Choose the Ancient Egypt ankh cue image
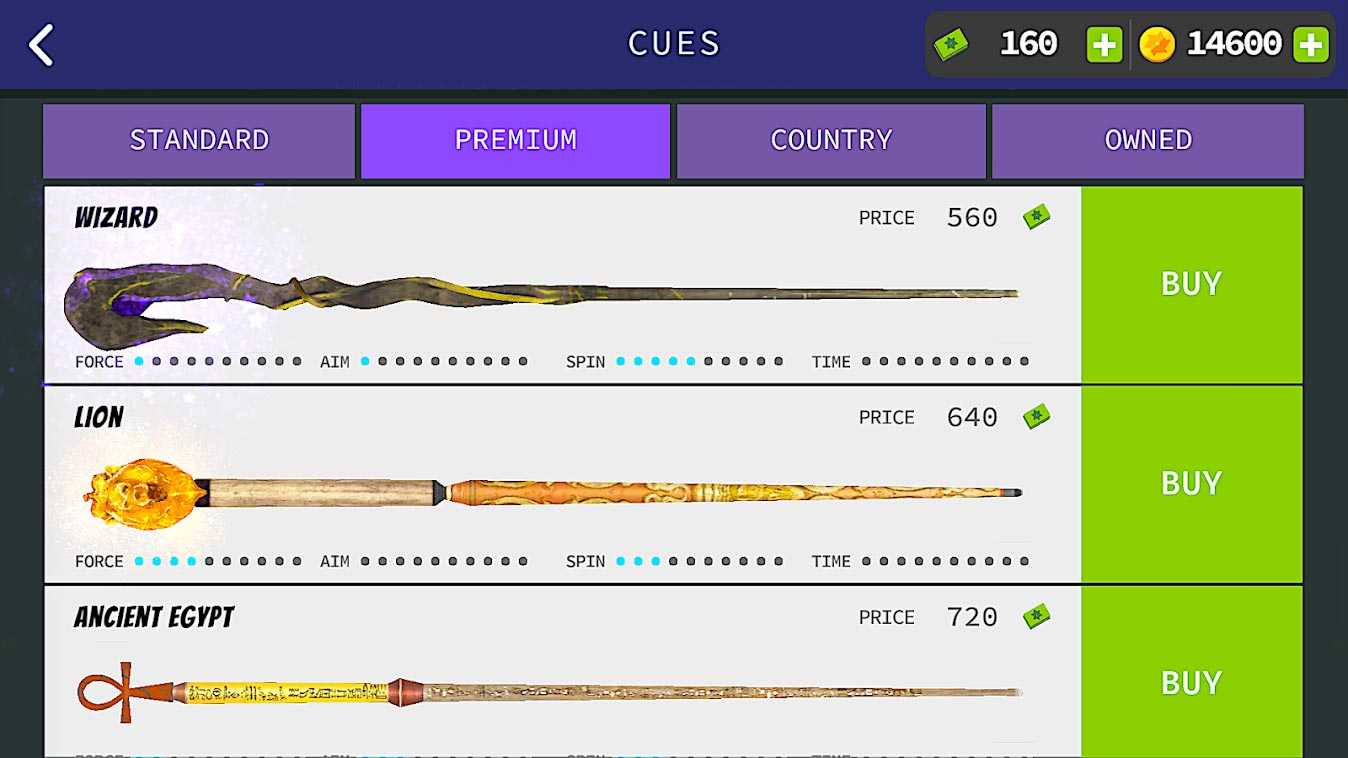 [x=548, y=691]
